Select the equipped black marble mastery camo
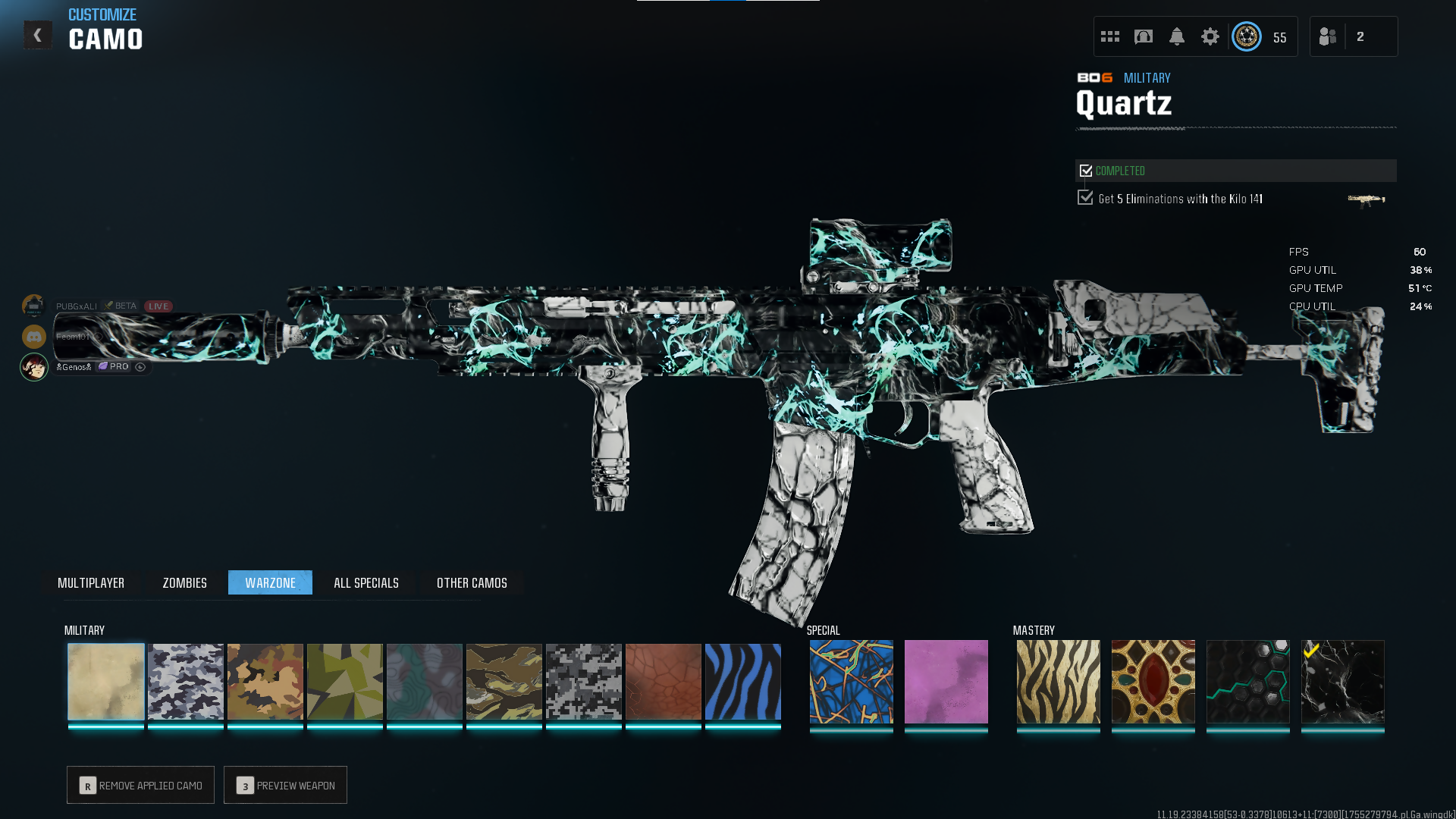The width and height of the screenshot is (1456, 819). pos(1343,682)
